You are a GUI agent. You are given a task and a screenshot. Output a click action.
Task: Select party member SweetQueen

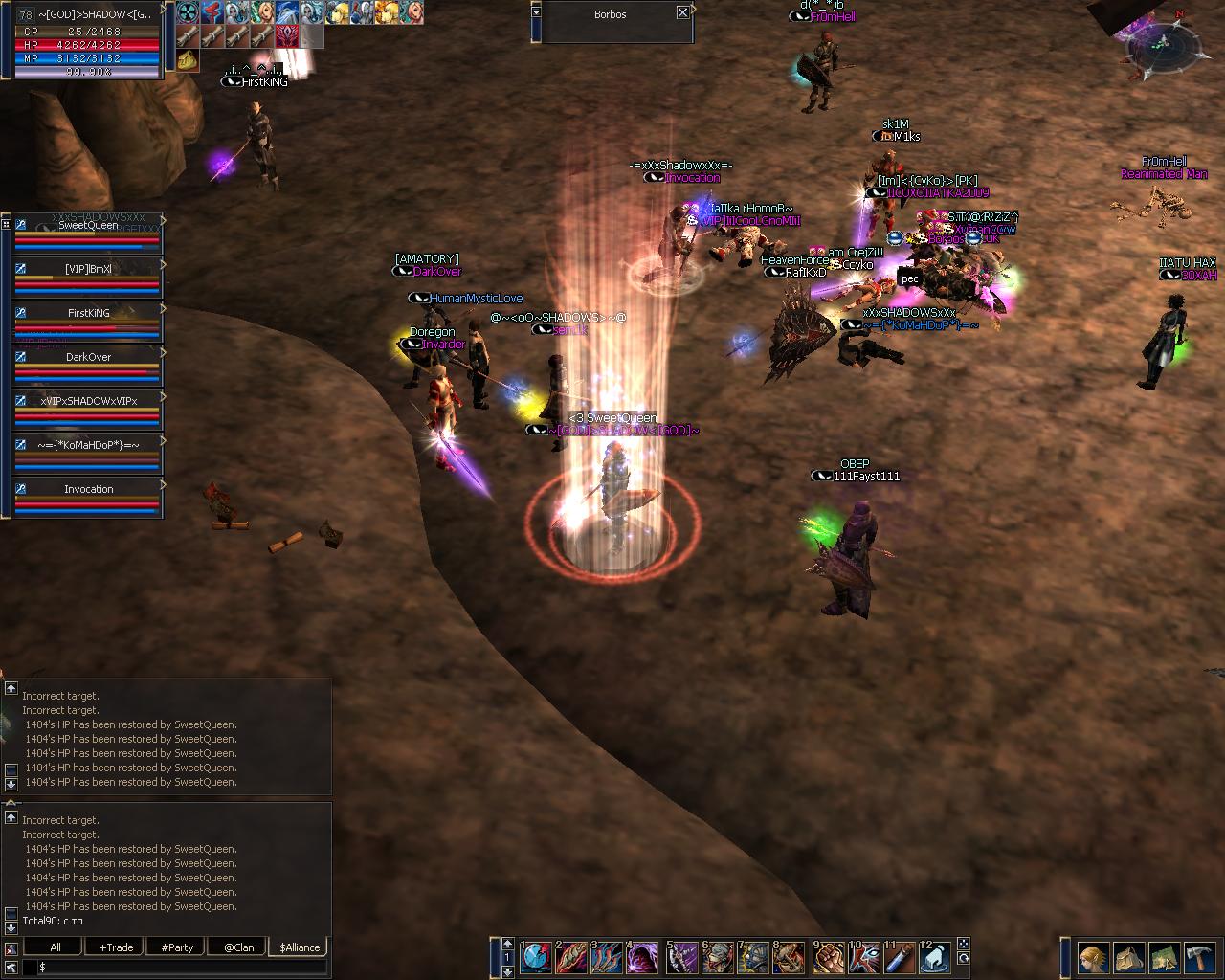88,227
